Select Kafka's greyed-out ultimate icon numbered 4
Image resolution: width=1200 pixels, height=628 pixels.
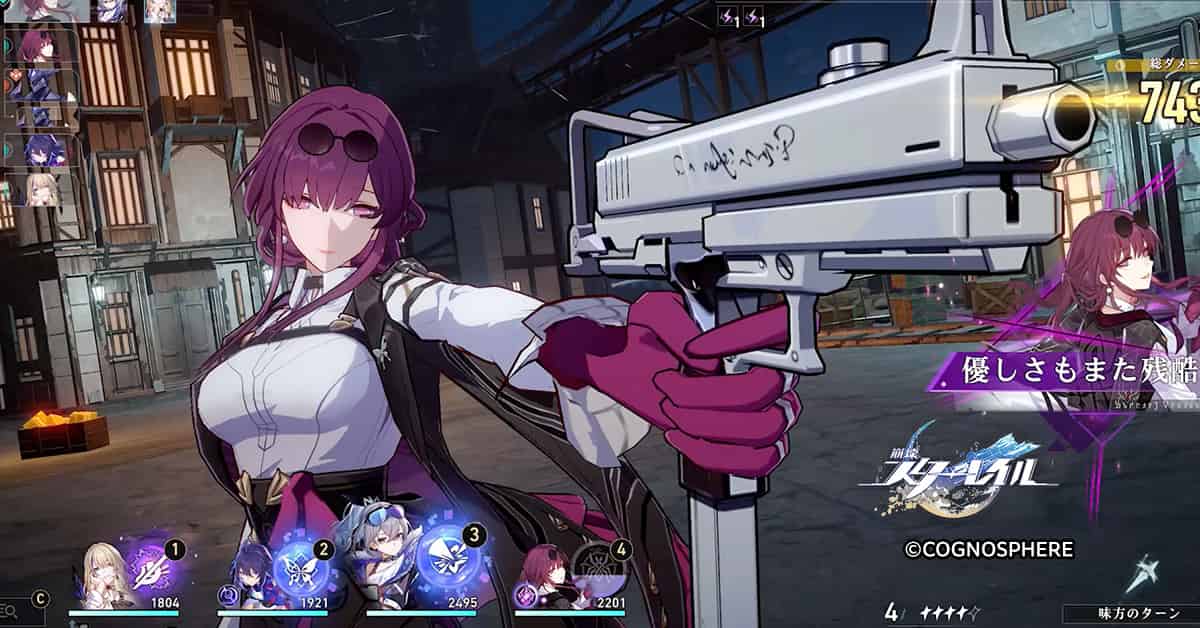coord(601,568)
